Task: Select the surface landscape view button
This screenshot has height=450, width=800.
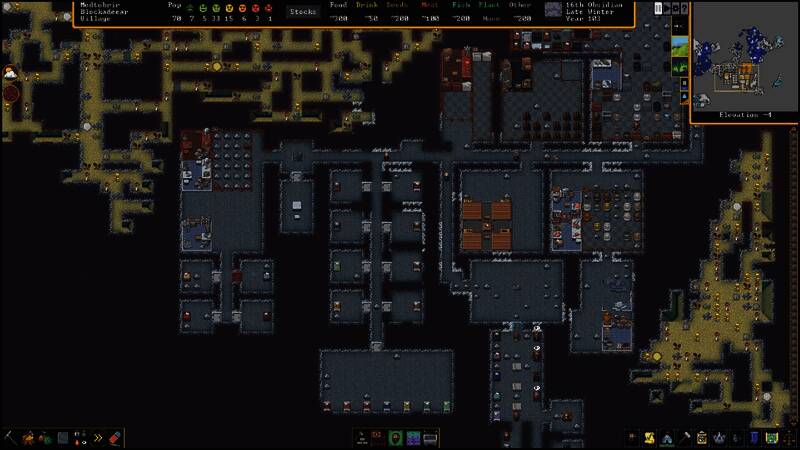Action: [679, 45]
